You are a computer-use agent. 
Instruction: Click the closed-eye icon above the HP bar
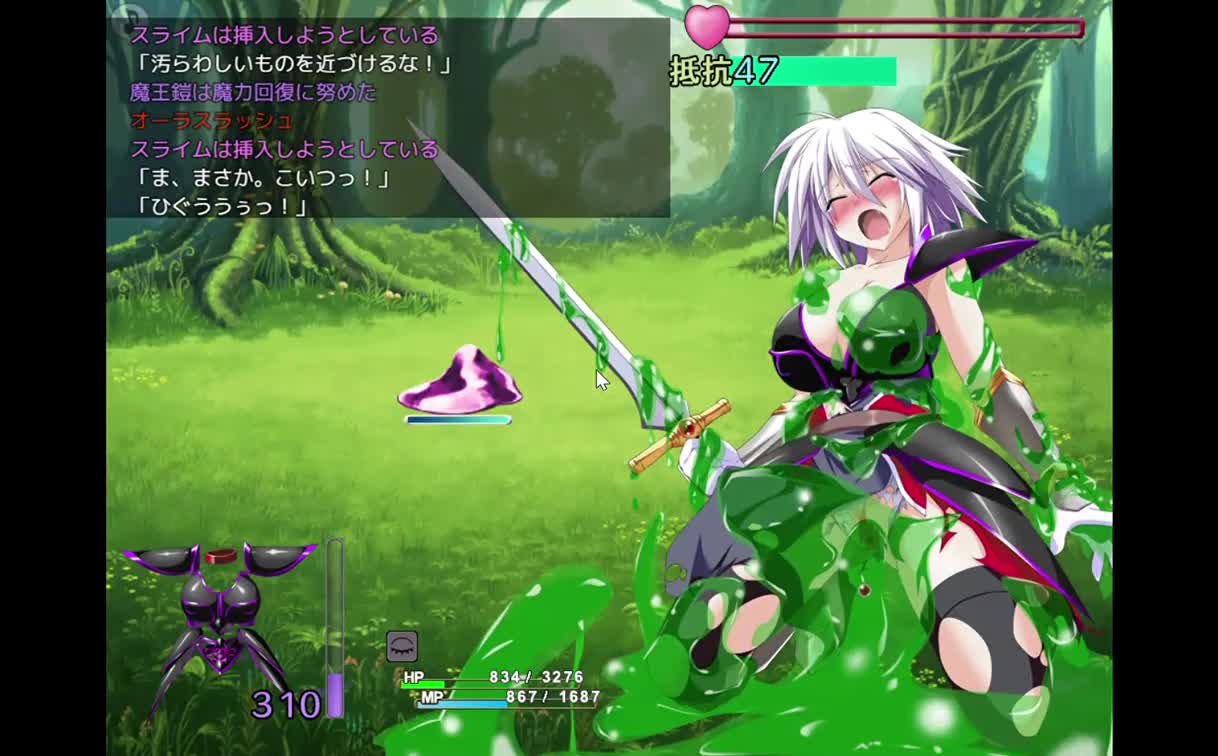pyautogui.click(x=402, y=646)
